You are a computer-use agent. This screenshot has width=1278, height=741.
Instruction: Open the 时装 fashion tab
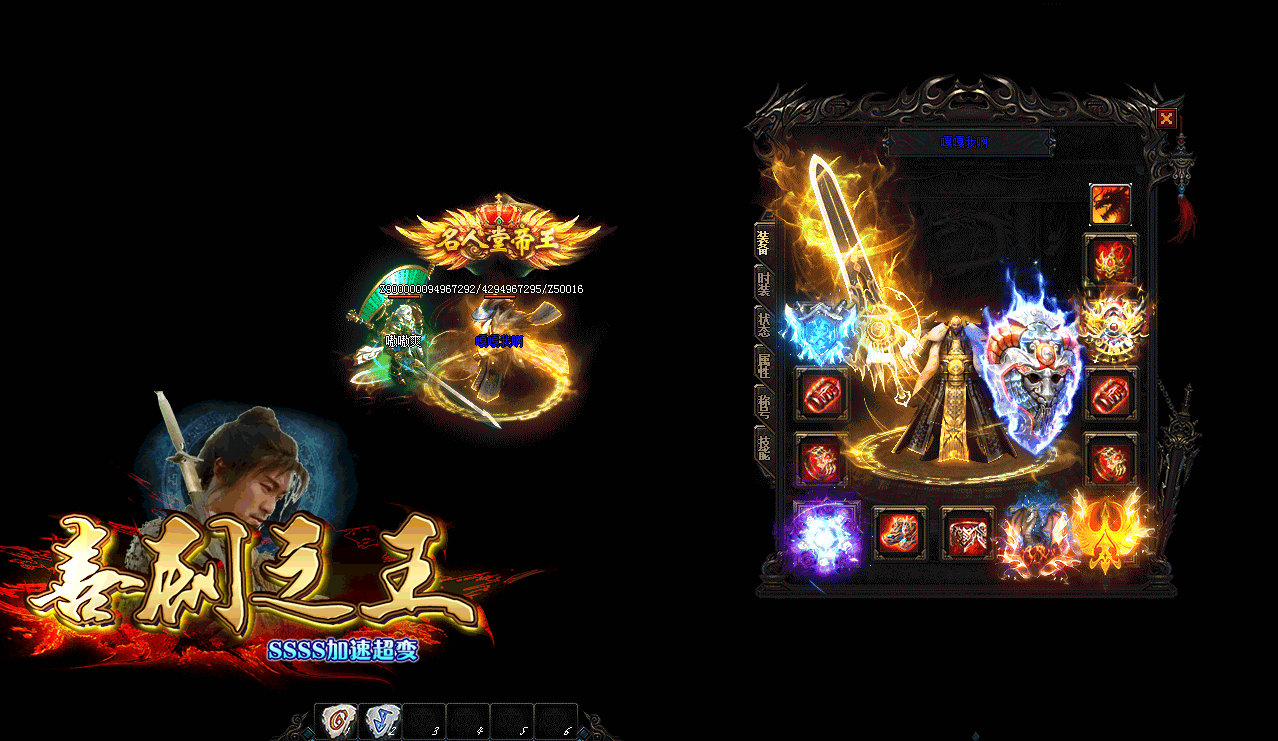click(764, 284)
